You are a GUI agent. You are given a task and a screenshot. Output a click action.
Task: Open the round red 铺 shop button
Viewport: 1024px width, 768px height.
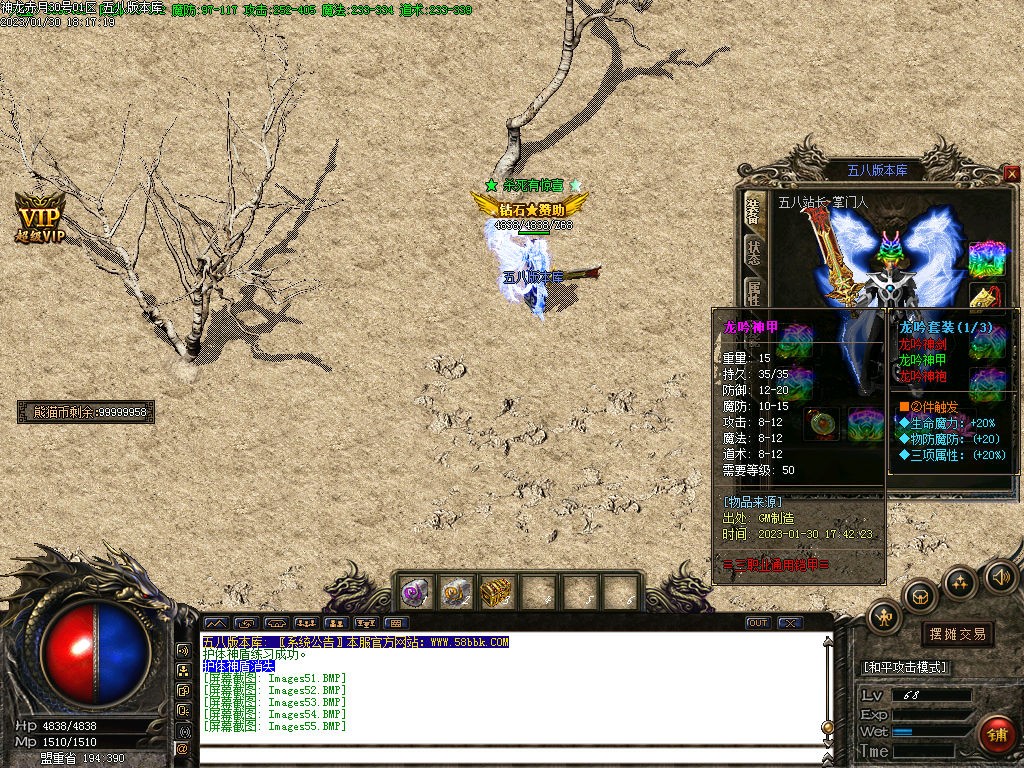point(995,734)
